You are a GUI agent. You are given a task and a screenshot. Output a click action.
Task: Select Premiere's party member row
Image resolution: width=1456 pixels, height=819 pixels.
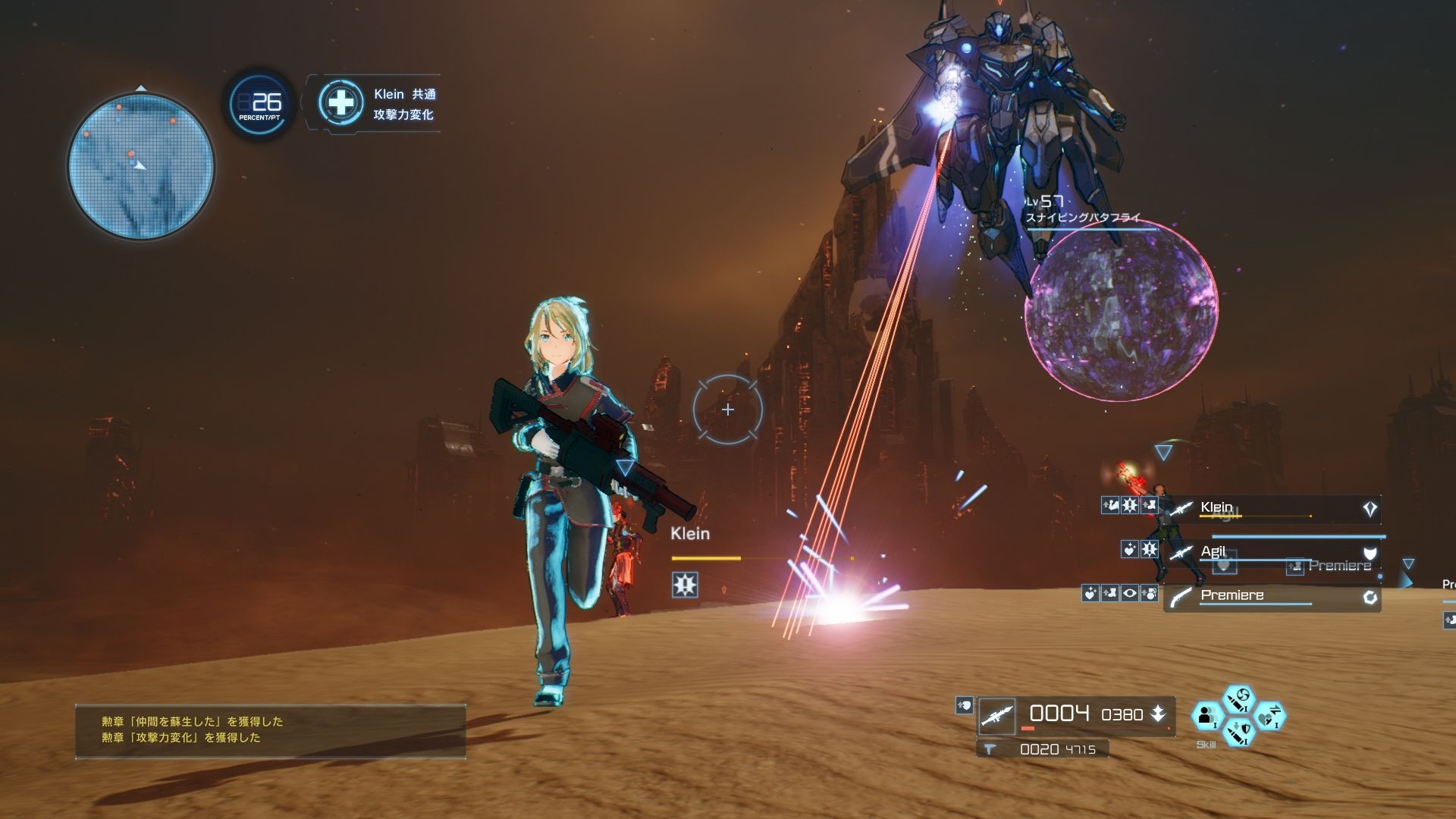(x=1274, y=597)
